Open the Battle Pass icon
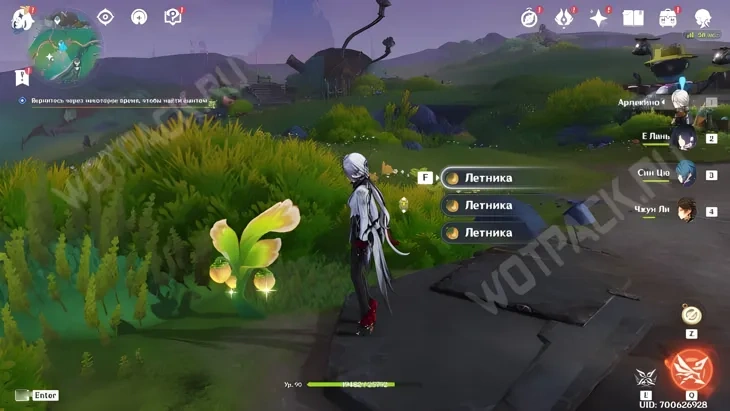730x411 pixels. click(564, 17)
